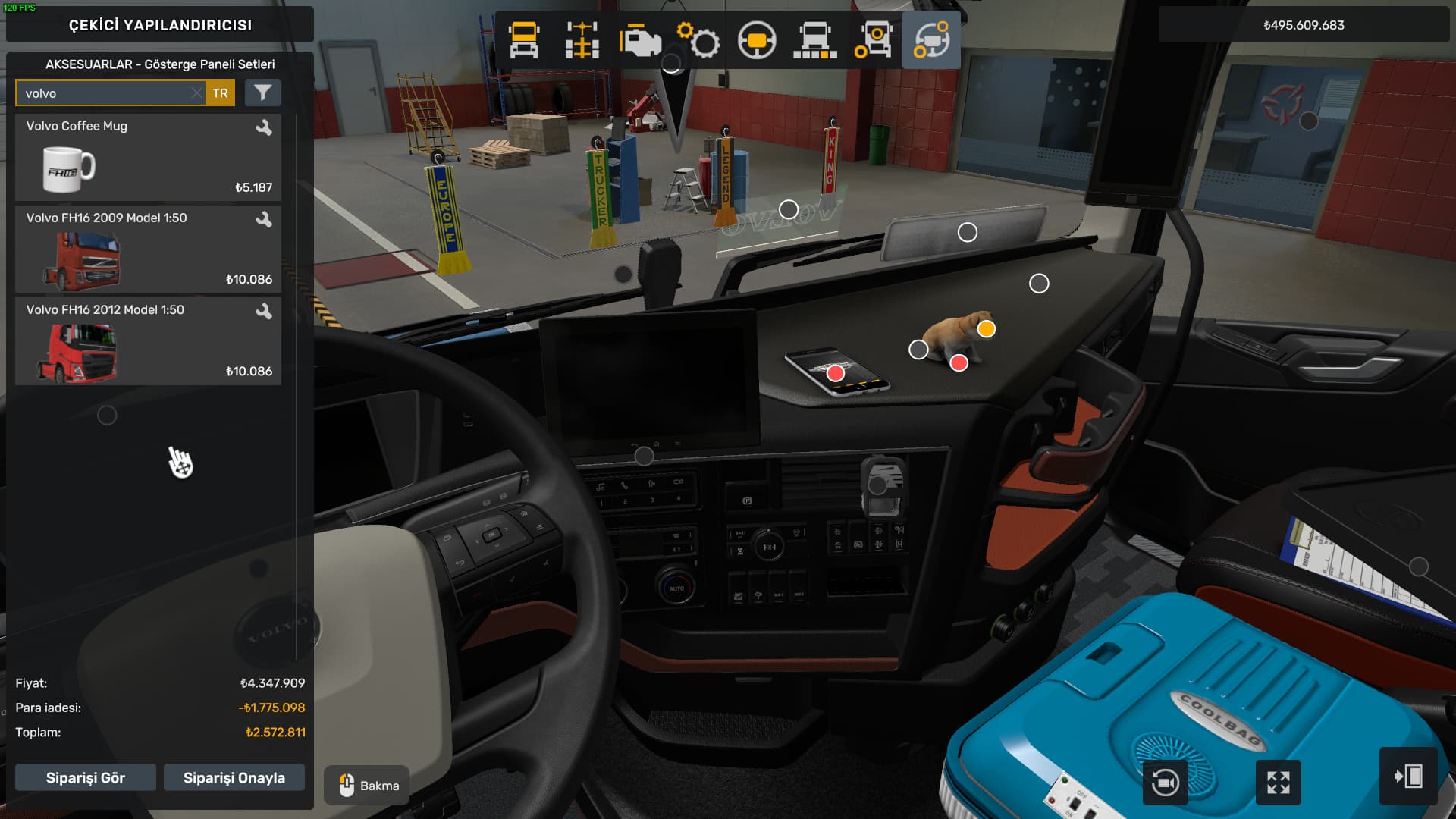Image resolution: width=1456 pixels, height=819 pixels.
Task: Switch to the truck paint job tab
Action: point(814,40)
